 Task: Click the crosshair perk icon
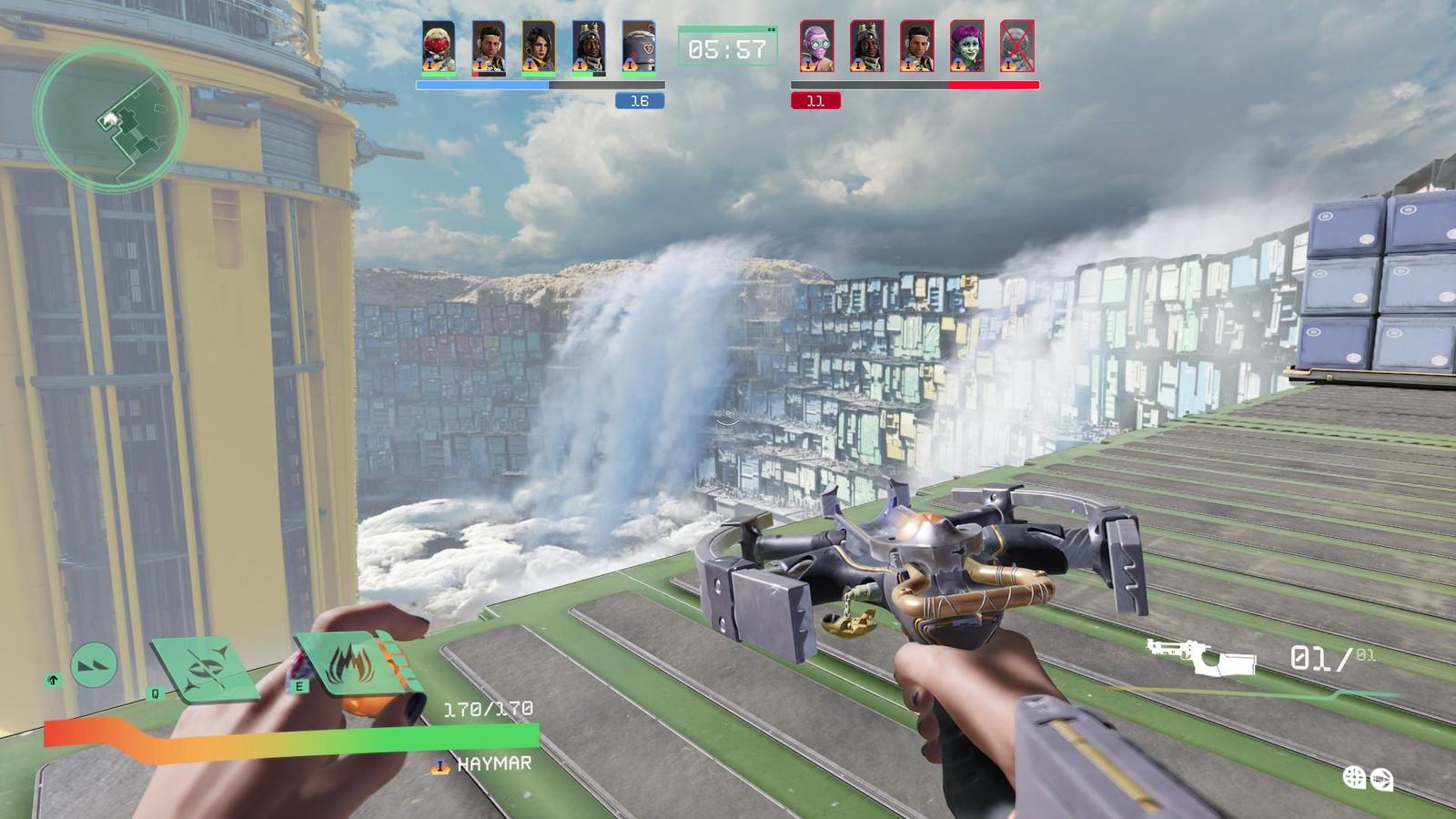point(1355,777)
